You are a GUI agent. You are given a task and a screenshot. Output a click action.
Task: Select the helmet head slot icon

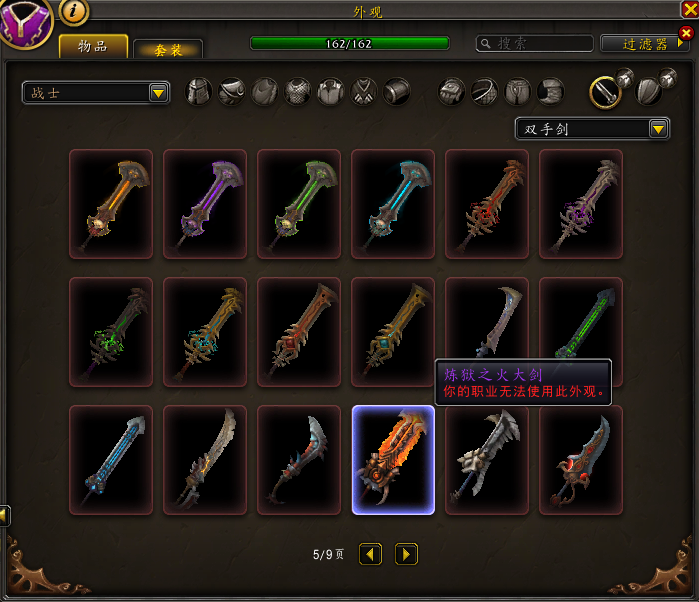pos(200,92)
